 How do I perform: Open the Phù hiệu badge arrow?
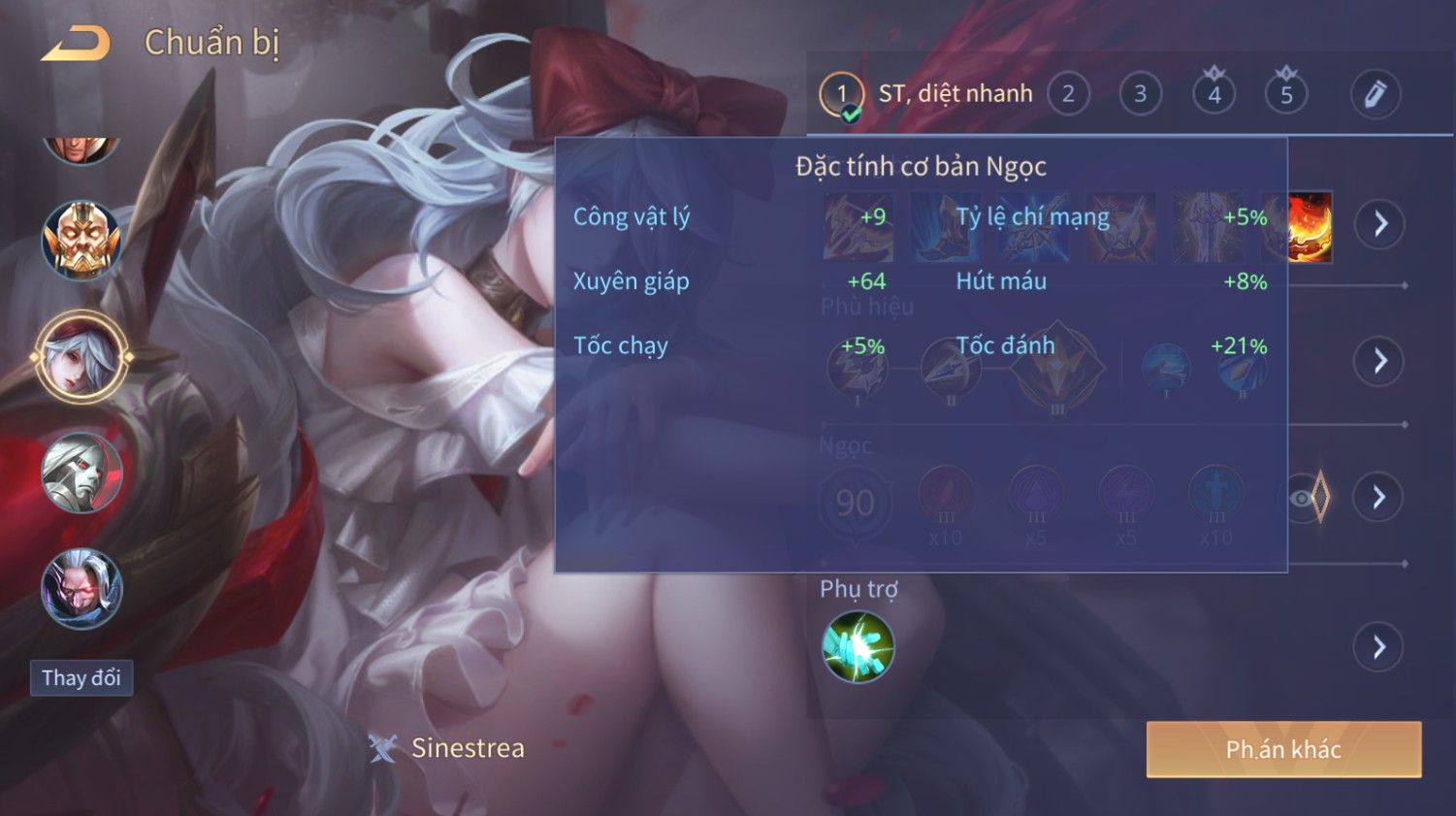pos(1379,361)
